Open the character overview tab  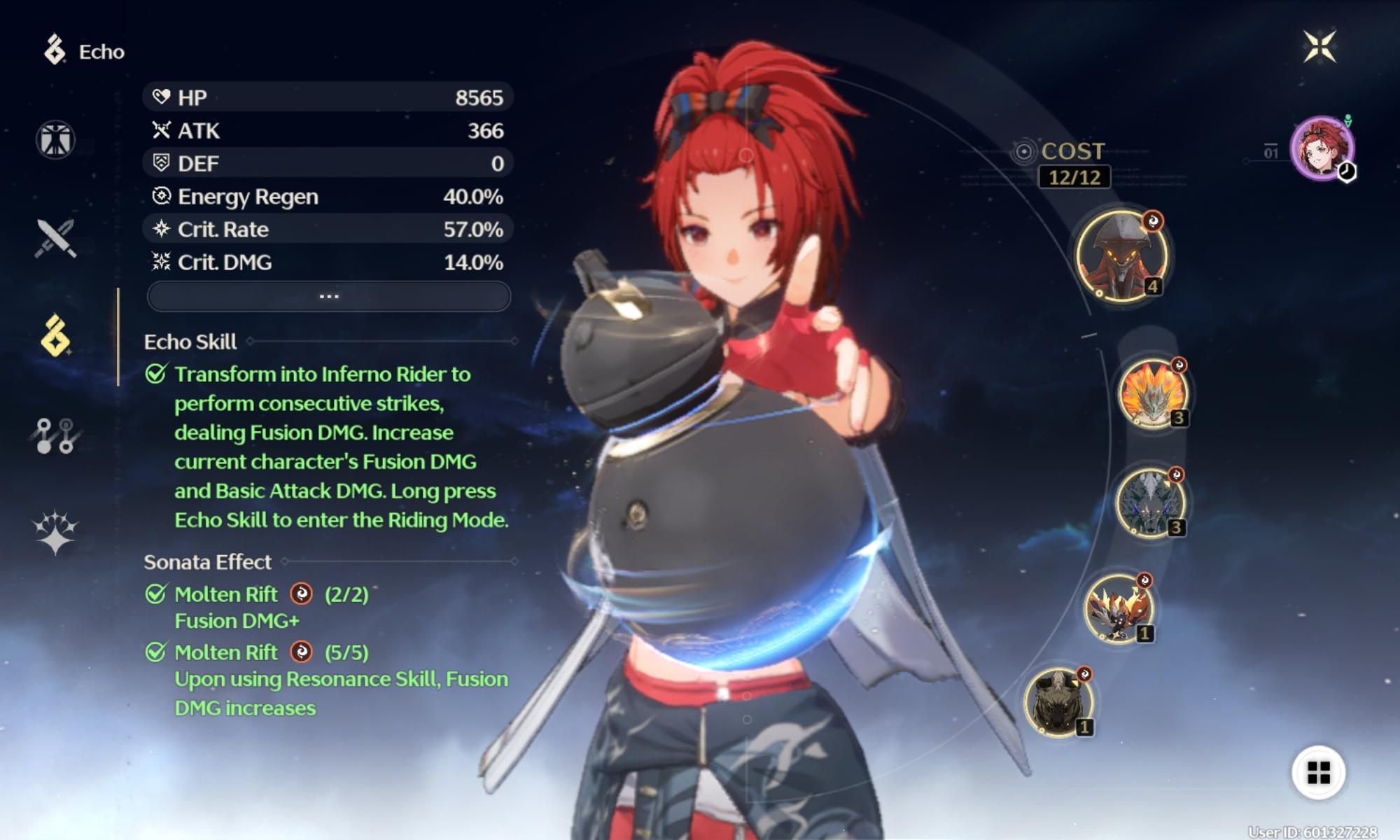(55, 139)
